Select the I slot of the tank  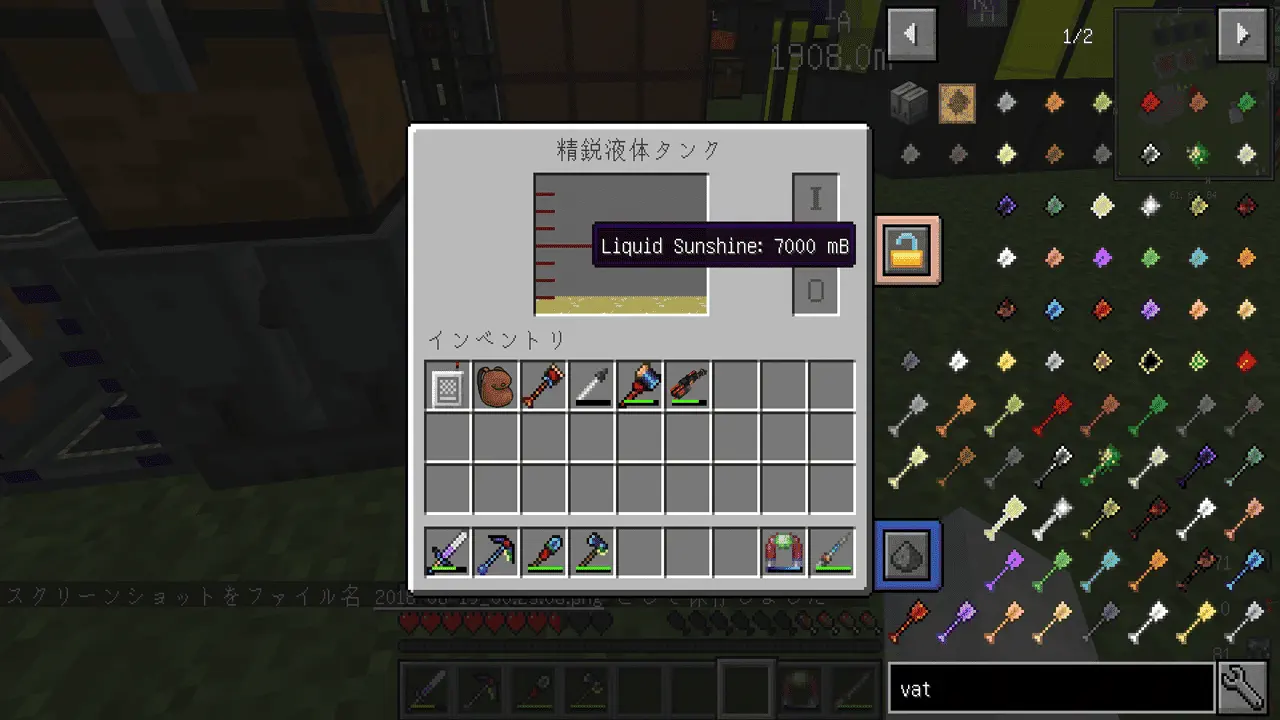(x=815, y=198)
